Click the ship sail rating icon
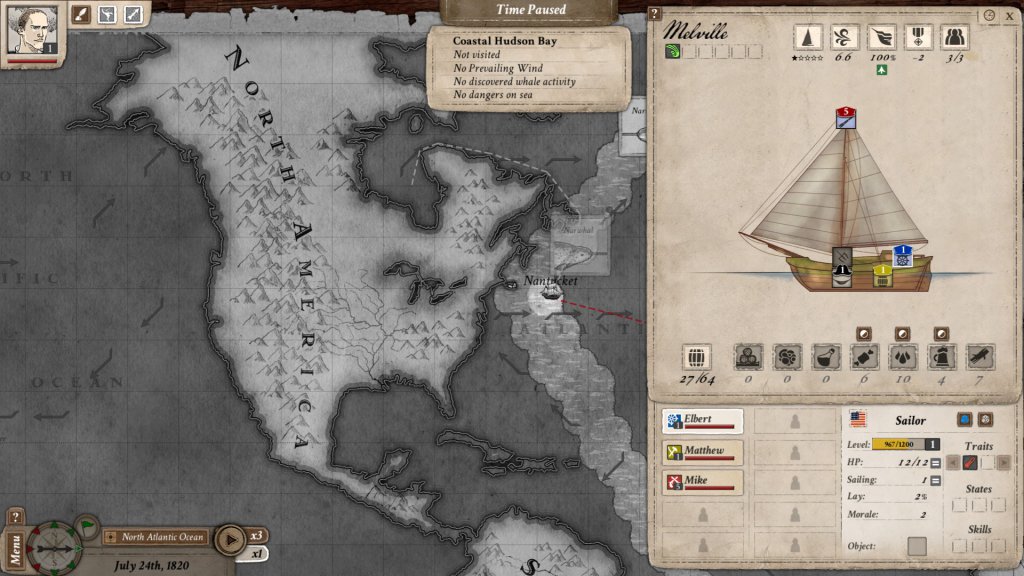The height and width of the screenshot is (576, 1024). point(808,37)
